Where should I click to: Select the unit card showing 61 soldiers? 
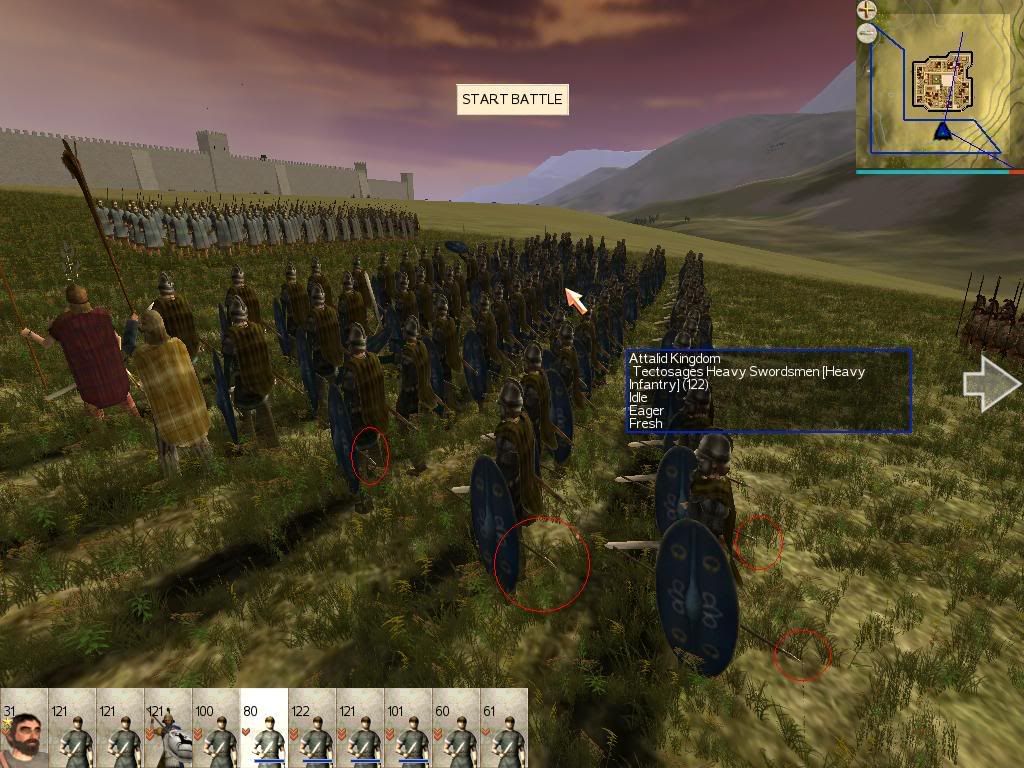(504, 728)
